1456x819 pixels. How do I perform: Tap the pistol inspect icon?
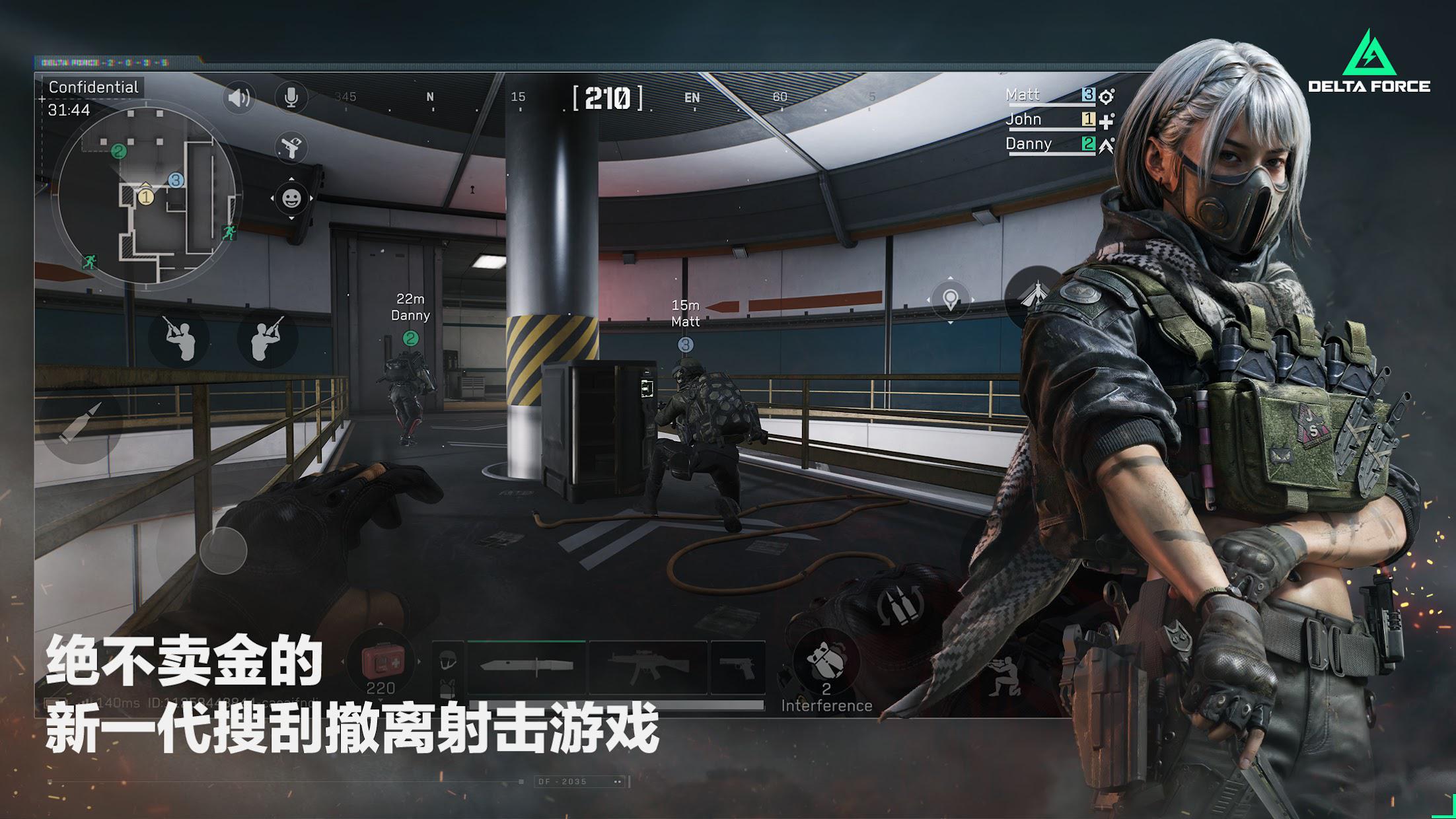pyautogui.click(x=291, y=147)
